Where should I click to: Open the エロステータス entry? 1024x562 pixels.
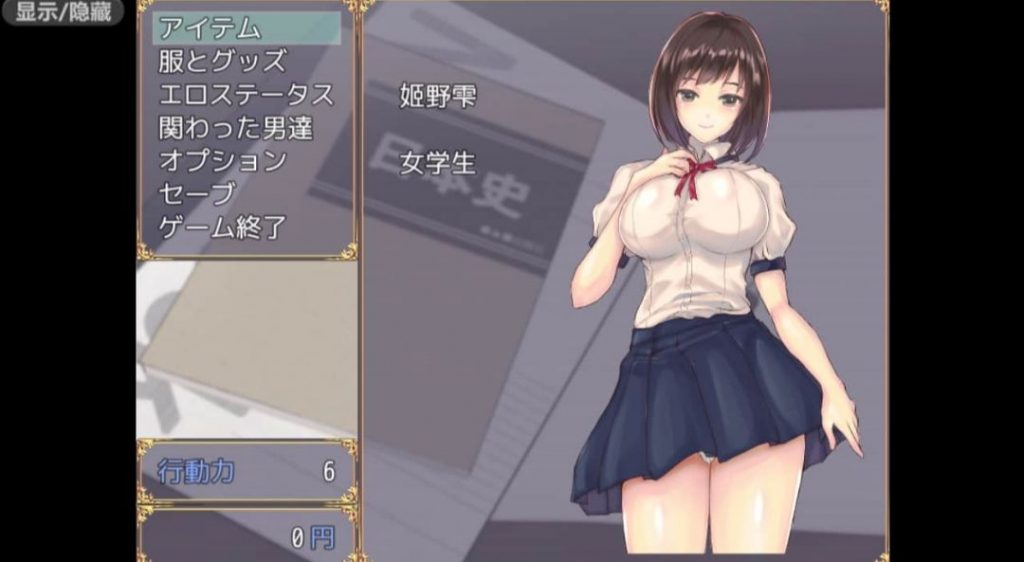[x=246, y=94]
